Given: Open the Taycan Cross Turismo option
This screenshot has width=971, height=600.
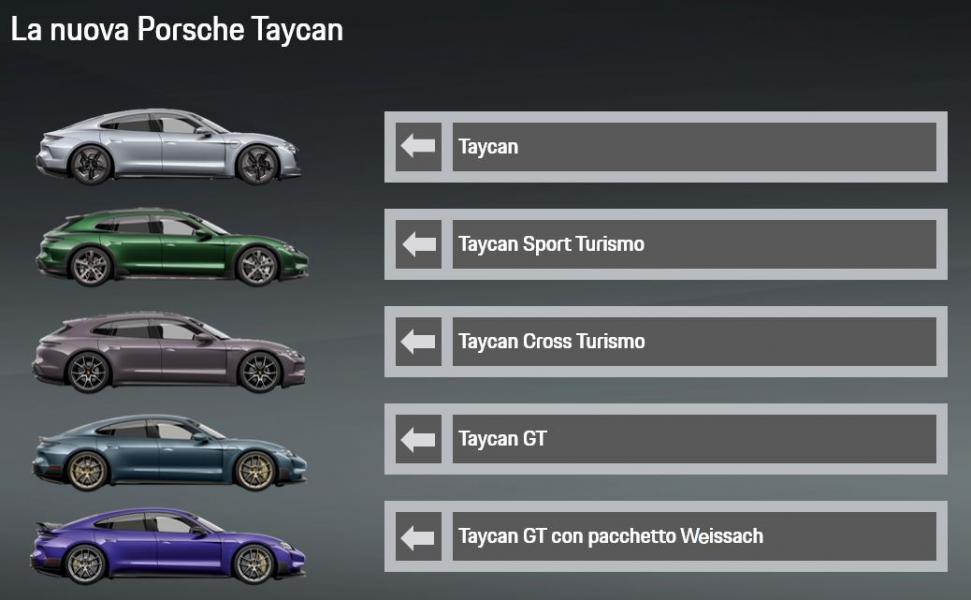Looking at the screenshot, I should pyautogui.click(x=665, y=341).
